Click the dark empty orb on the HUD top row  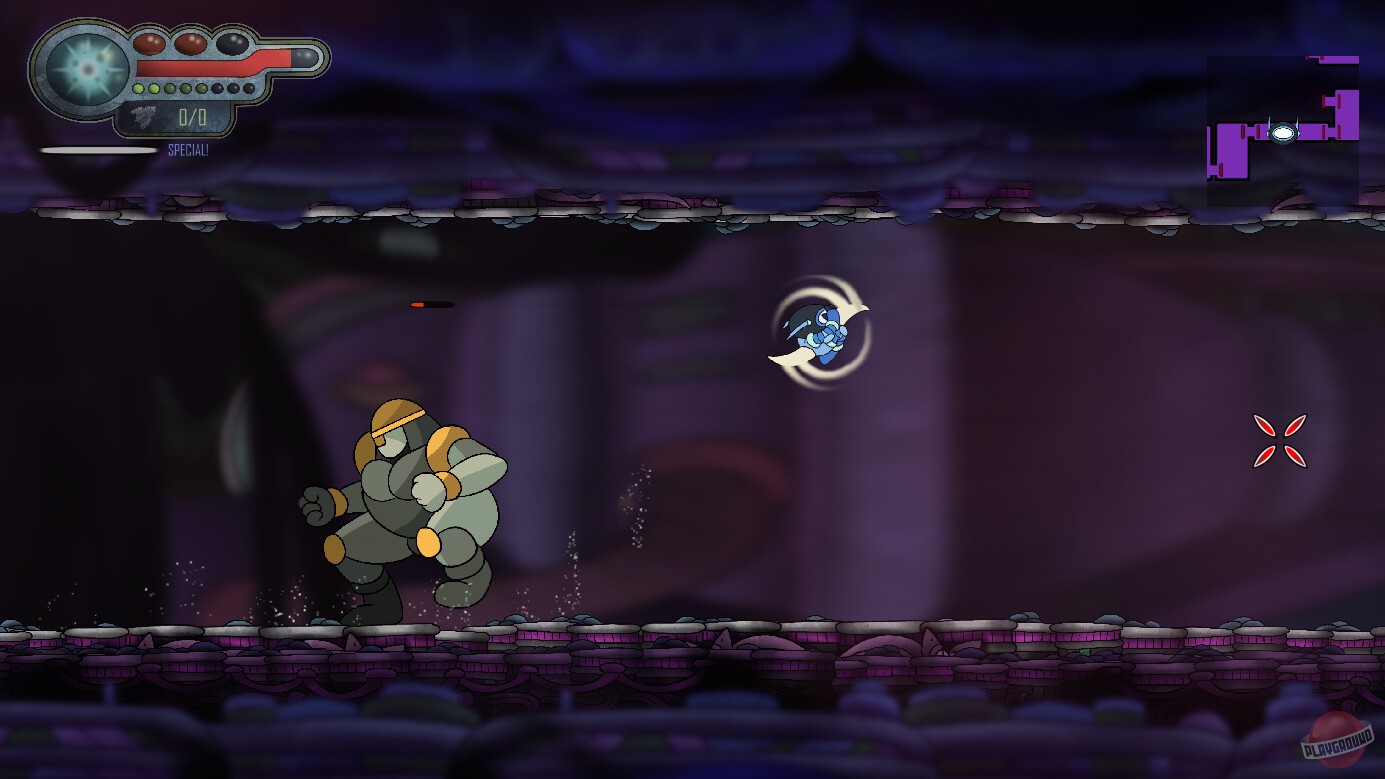pos(230,44)
